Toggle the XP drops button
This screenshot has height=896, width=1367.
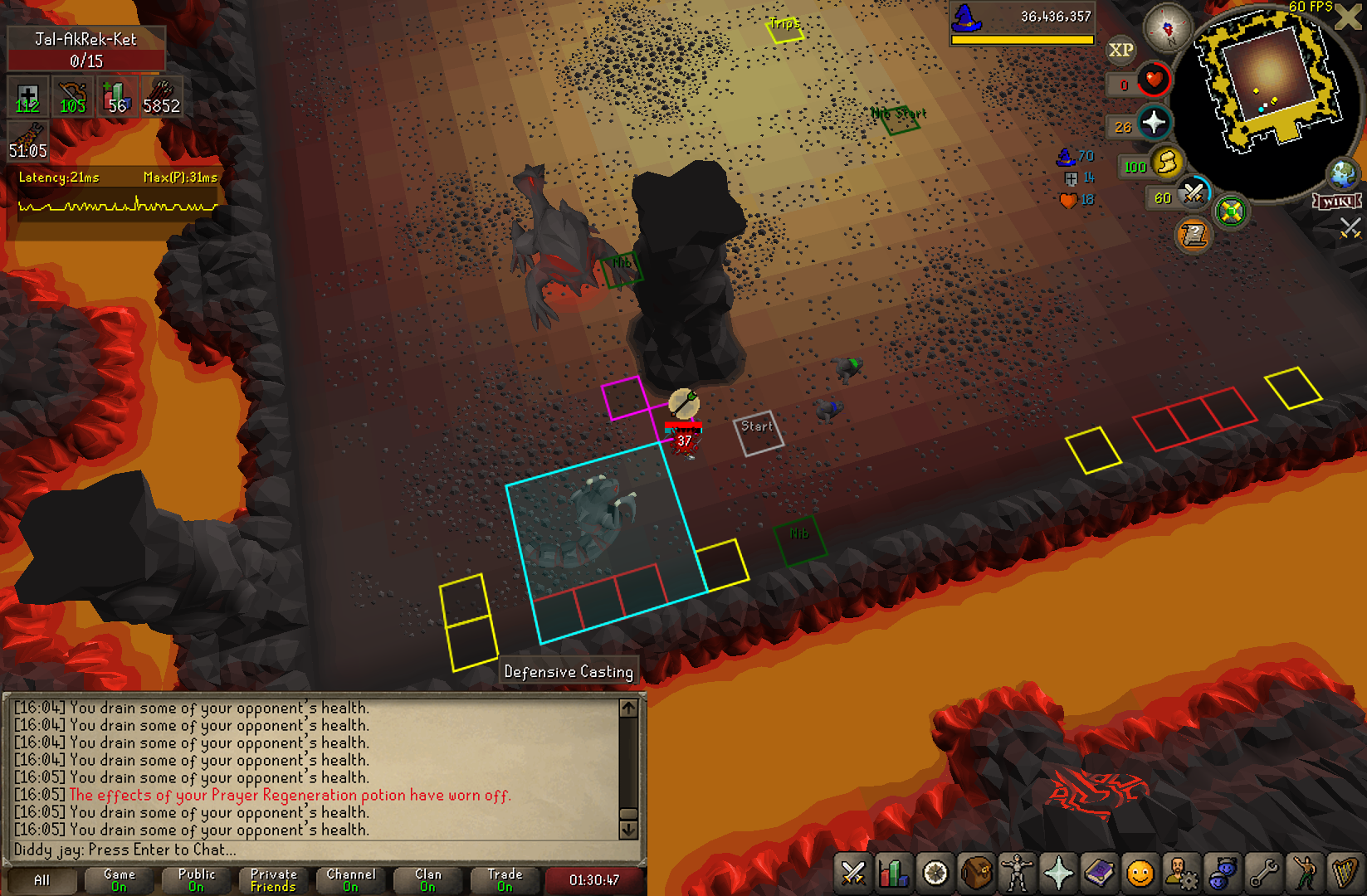coord(1120,51)
